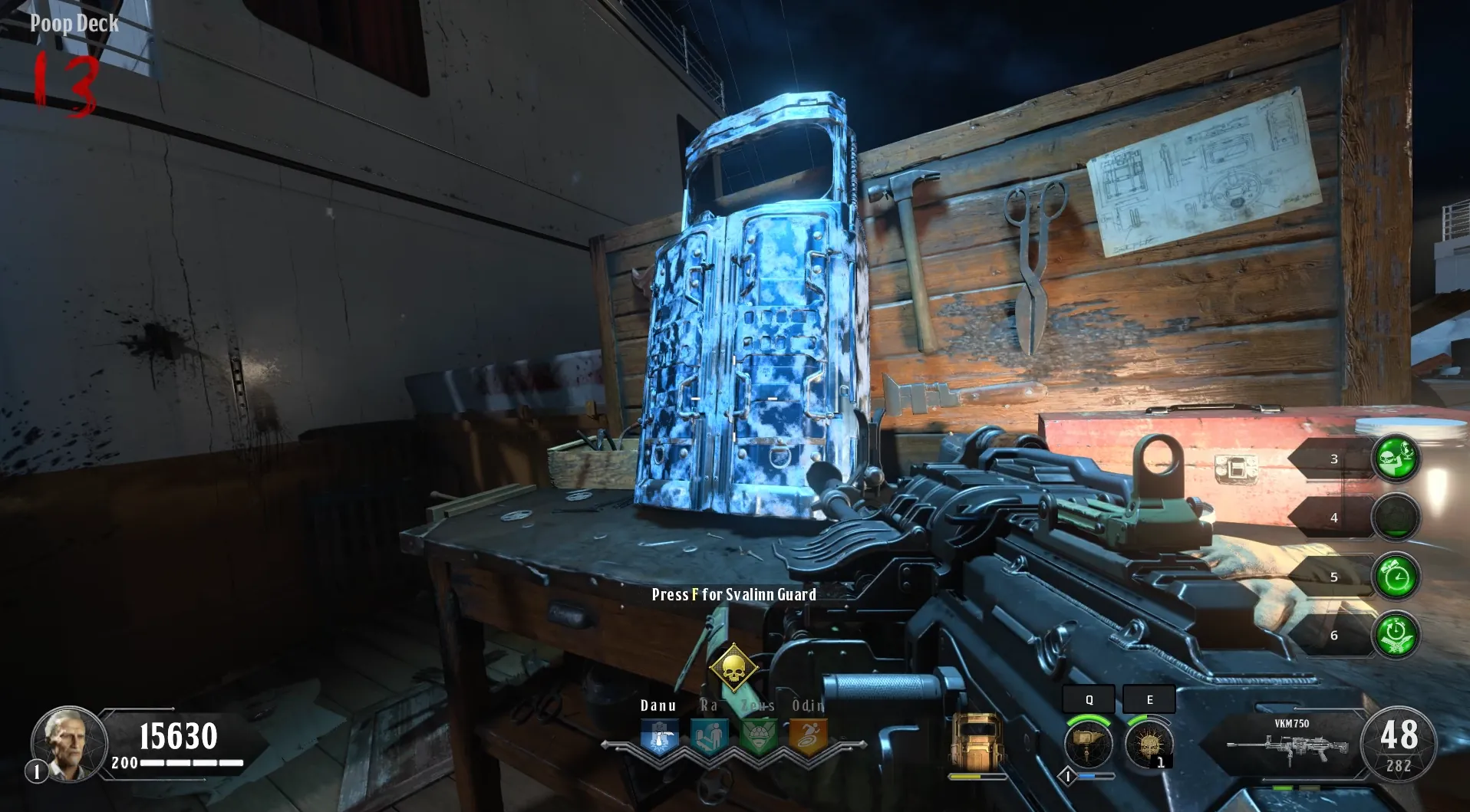The image size is (1470, 812).
Task: Select the Danu perk icon
Action: [660, 738]
